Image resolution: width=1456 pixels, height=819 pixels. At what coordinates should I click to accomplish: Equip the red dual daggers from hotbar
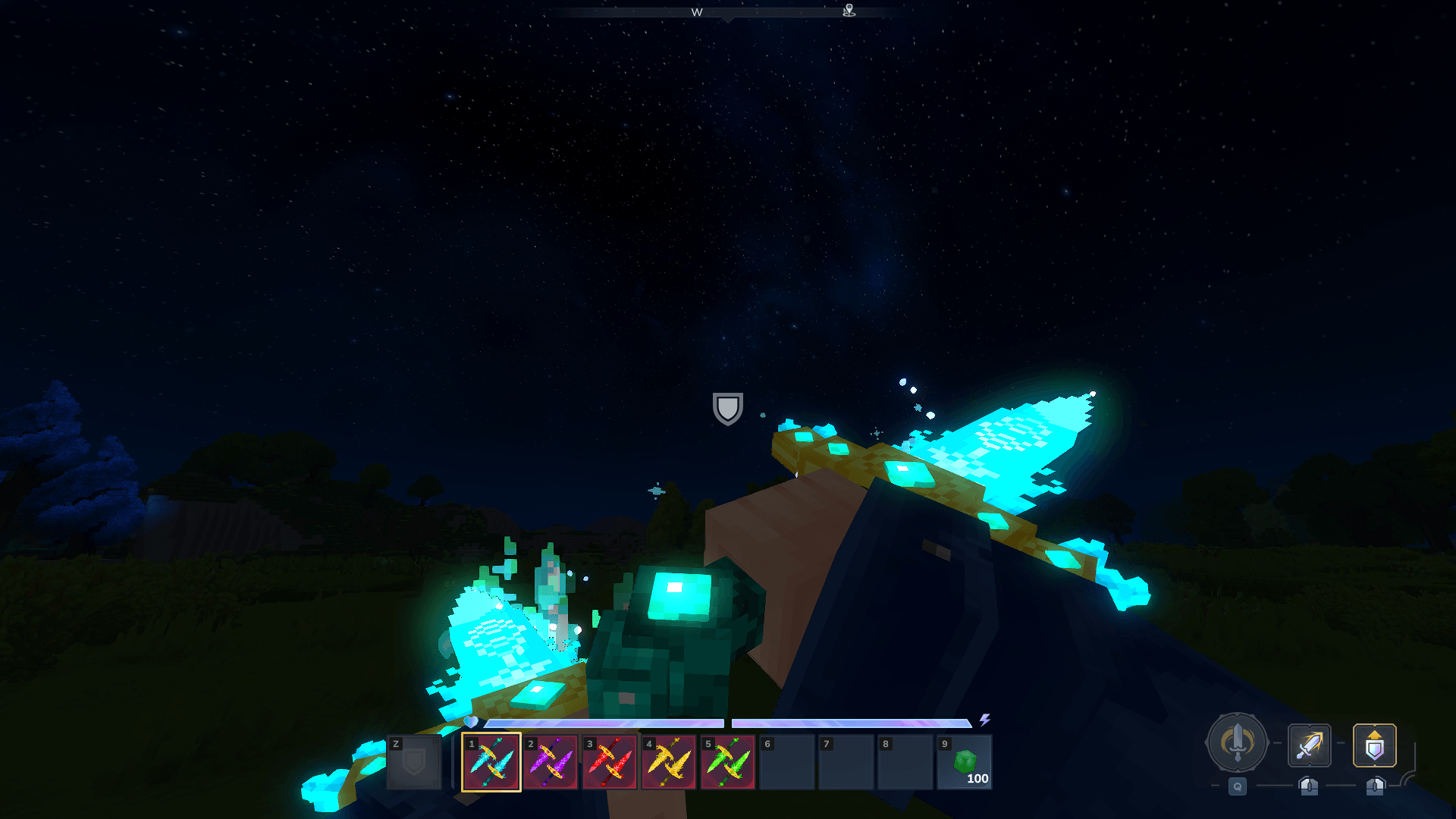[610, 761]
